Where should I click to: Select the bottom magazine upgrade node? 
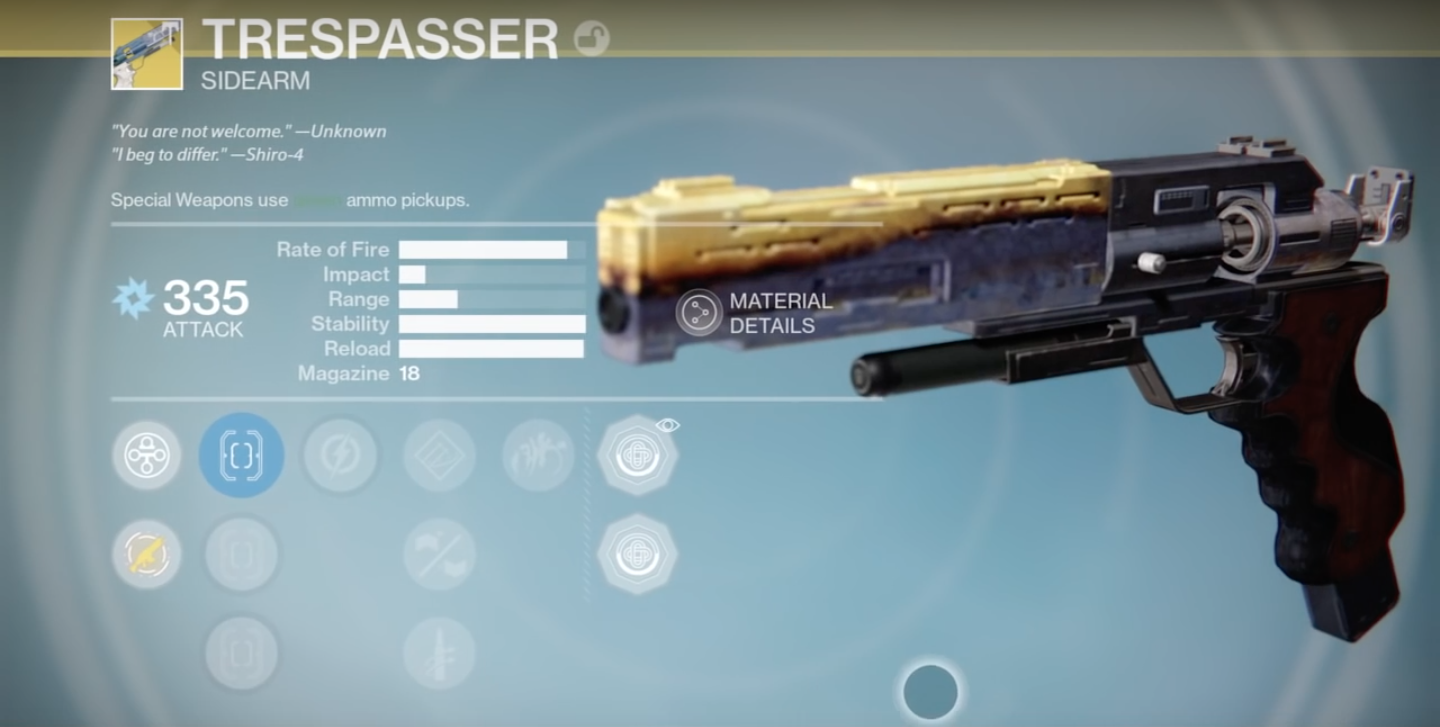239,652
